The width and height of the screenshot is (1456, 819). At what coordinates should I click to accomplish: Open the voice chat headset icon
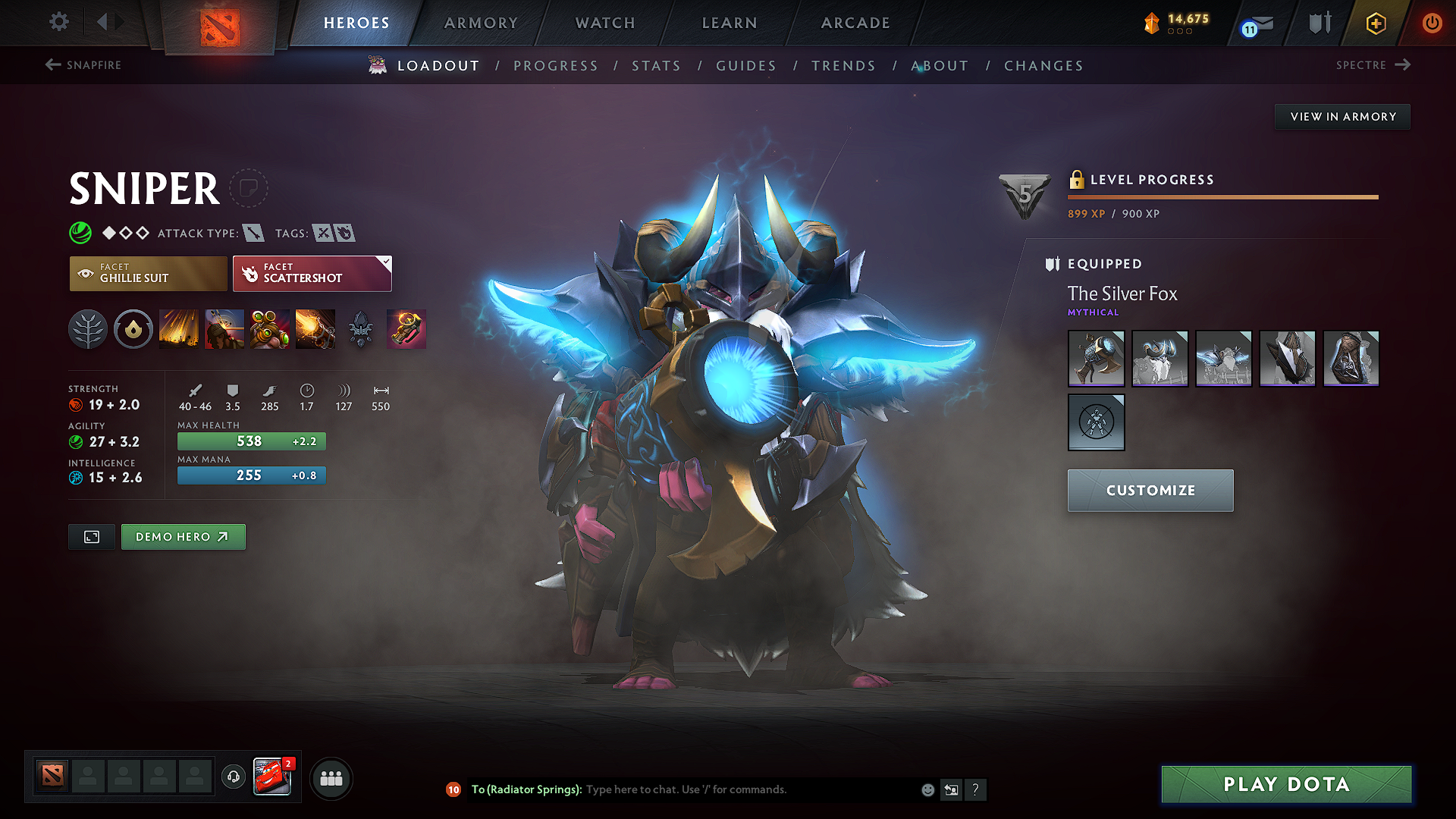234,777
